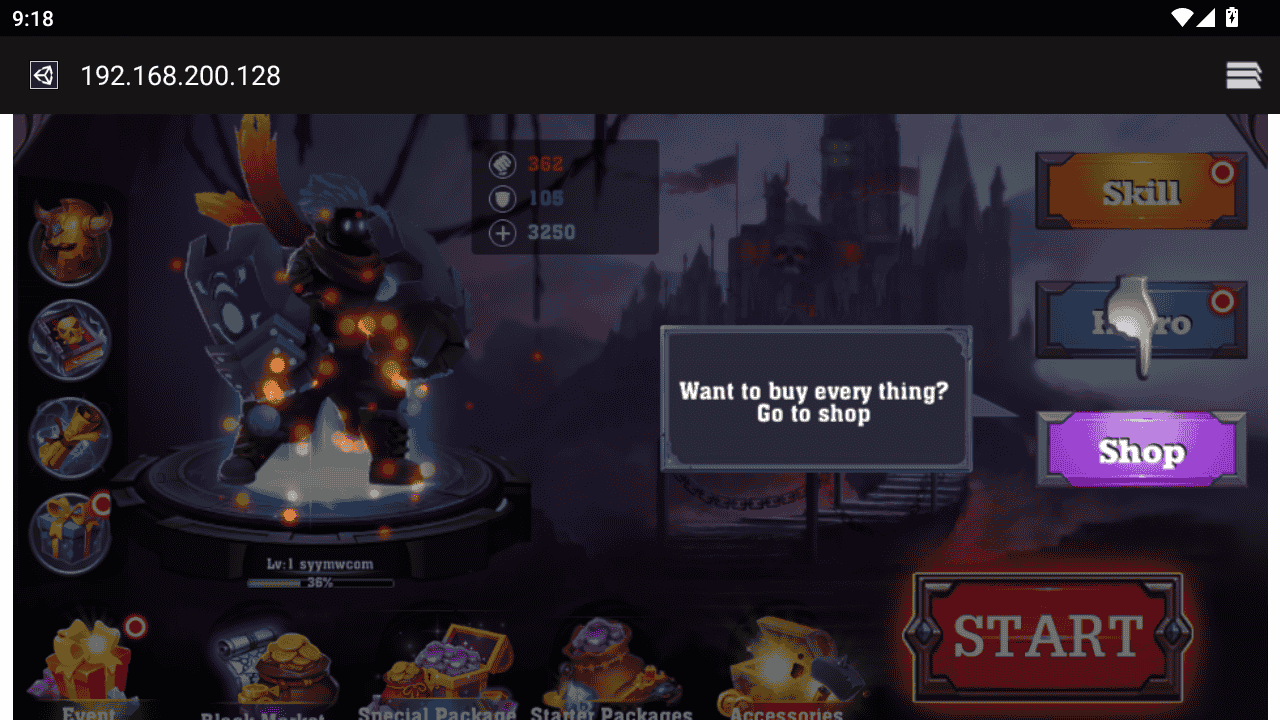Open the orange Skill menu
The width and height of the screenshot is (1280, 720).
pos(1141,191)
